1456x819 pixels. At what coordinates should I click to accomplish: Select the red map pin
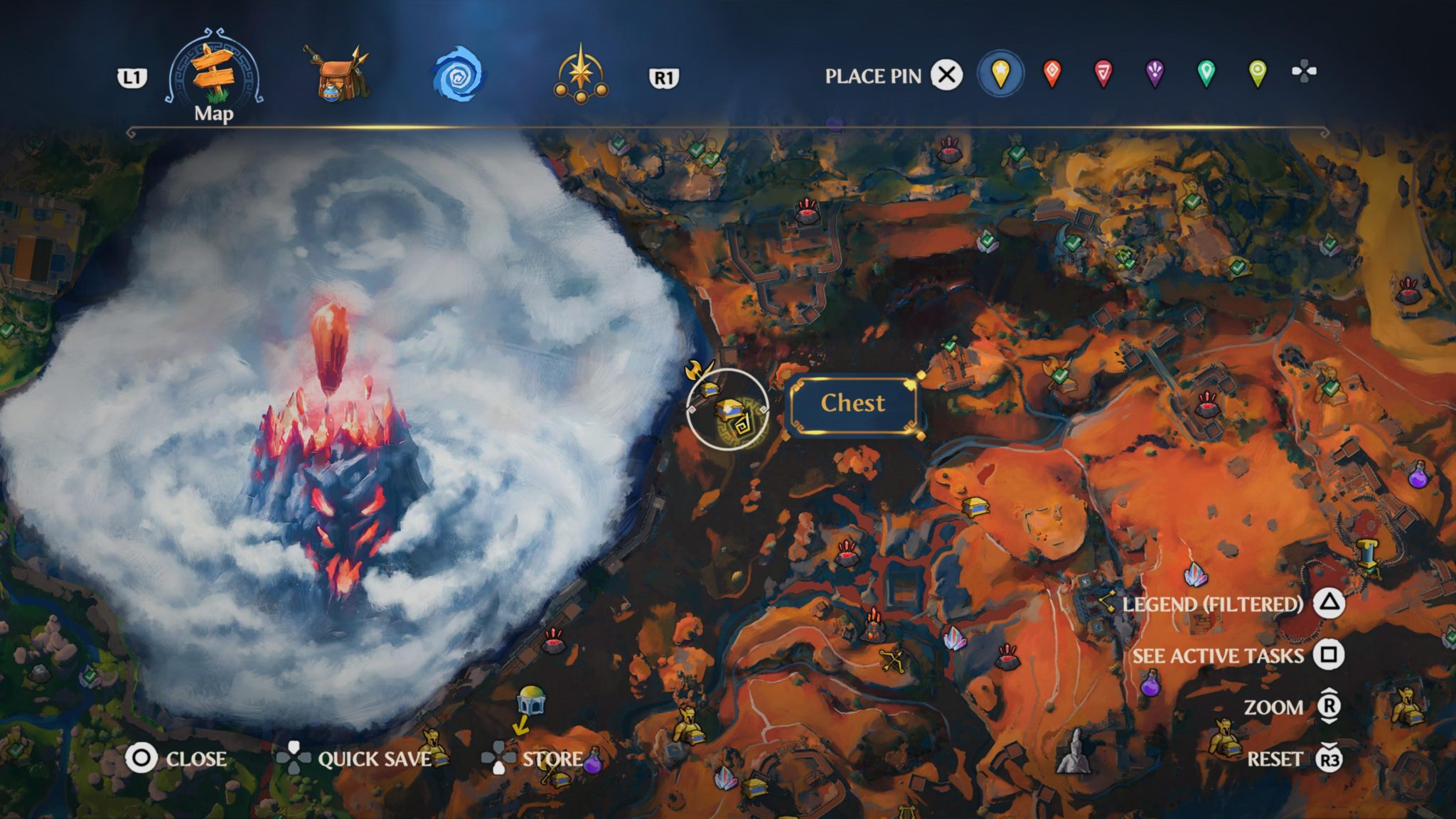click(1103, 73)
